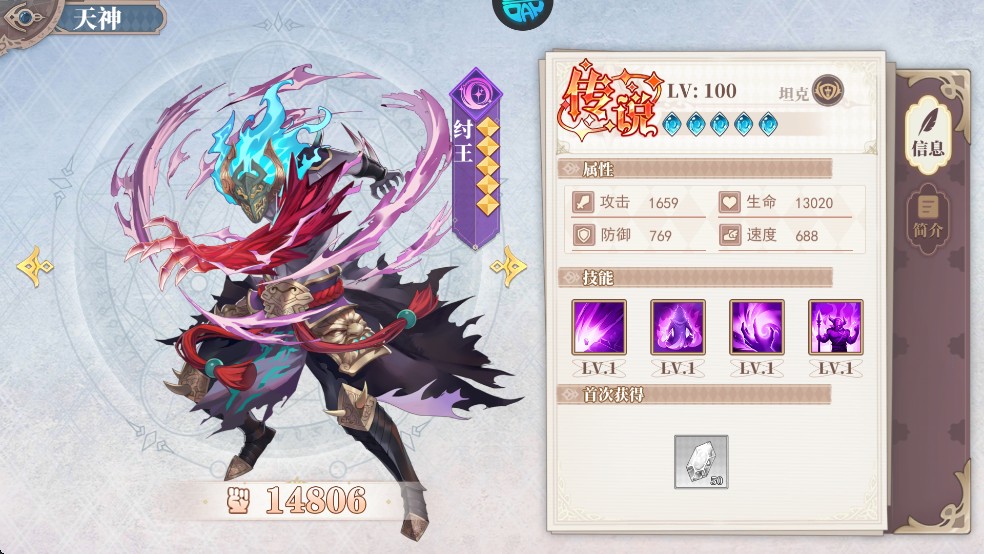Switch to the 信息 tab

pyautogui.click(x=927, y=133)
